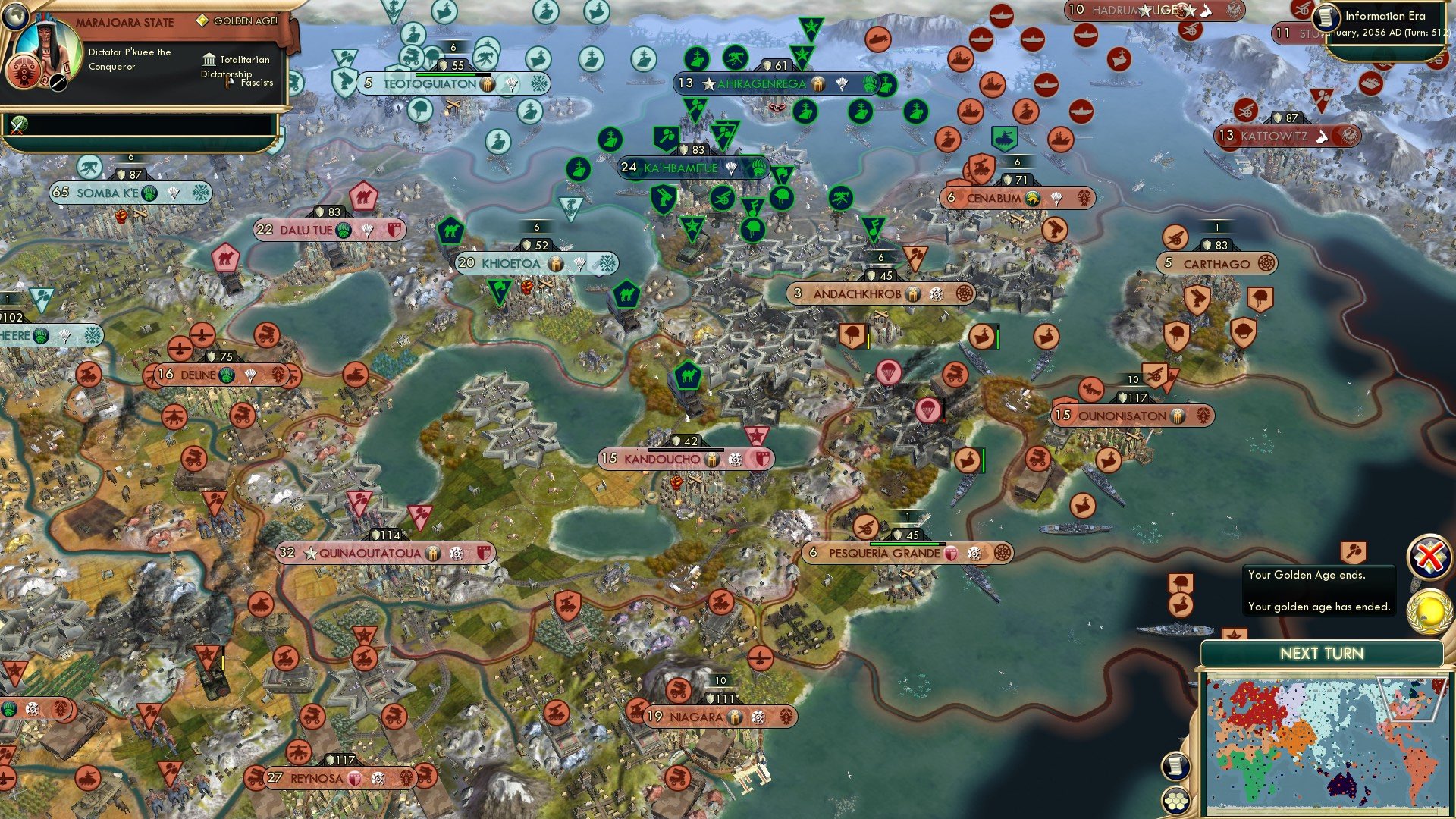Click Teotoguiaton's production hammer icon

488,85
